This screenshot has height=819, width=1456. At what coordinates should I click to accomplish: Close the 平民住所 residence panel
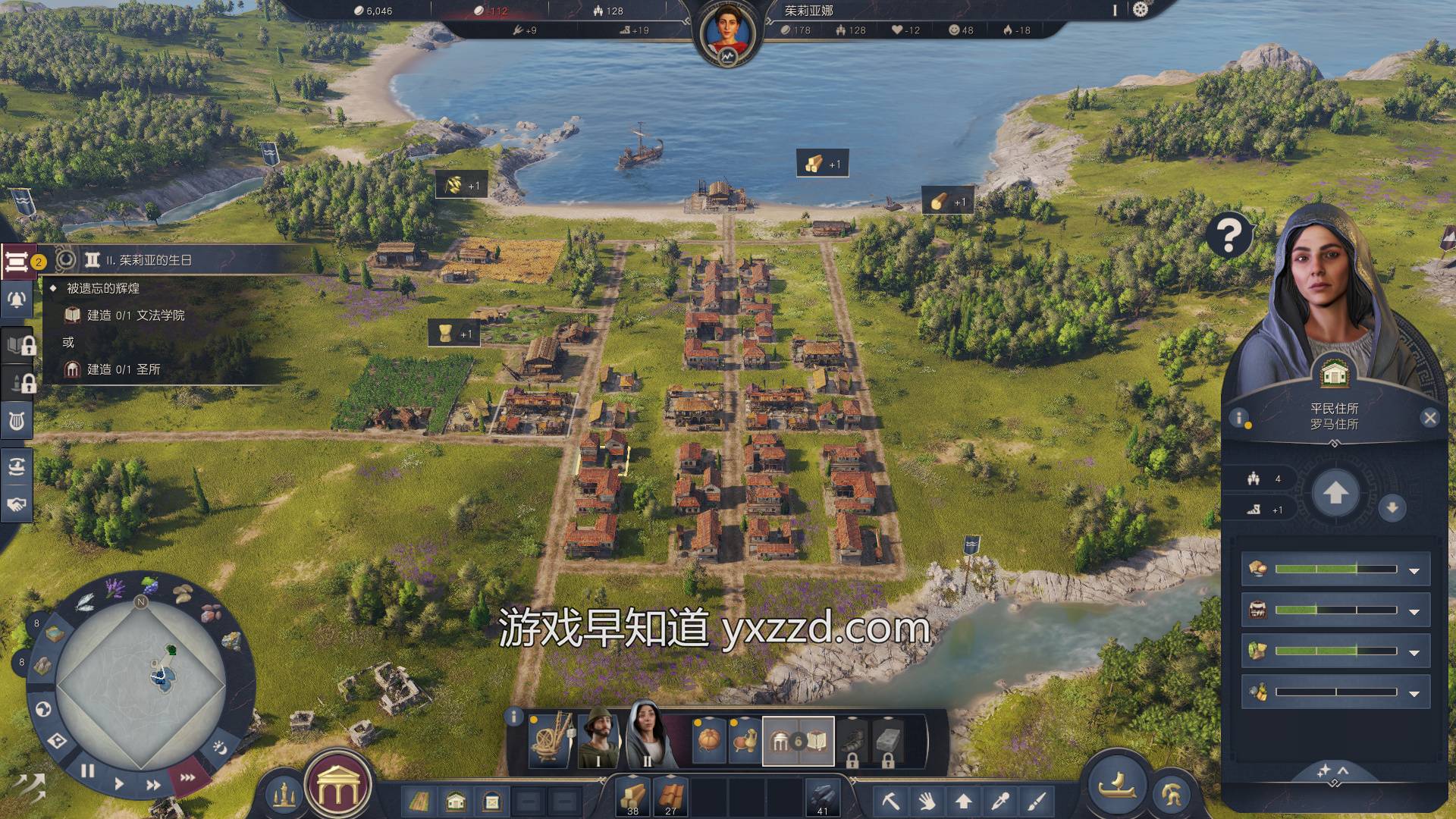[1429, 418]
